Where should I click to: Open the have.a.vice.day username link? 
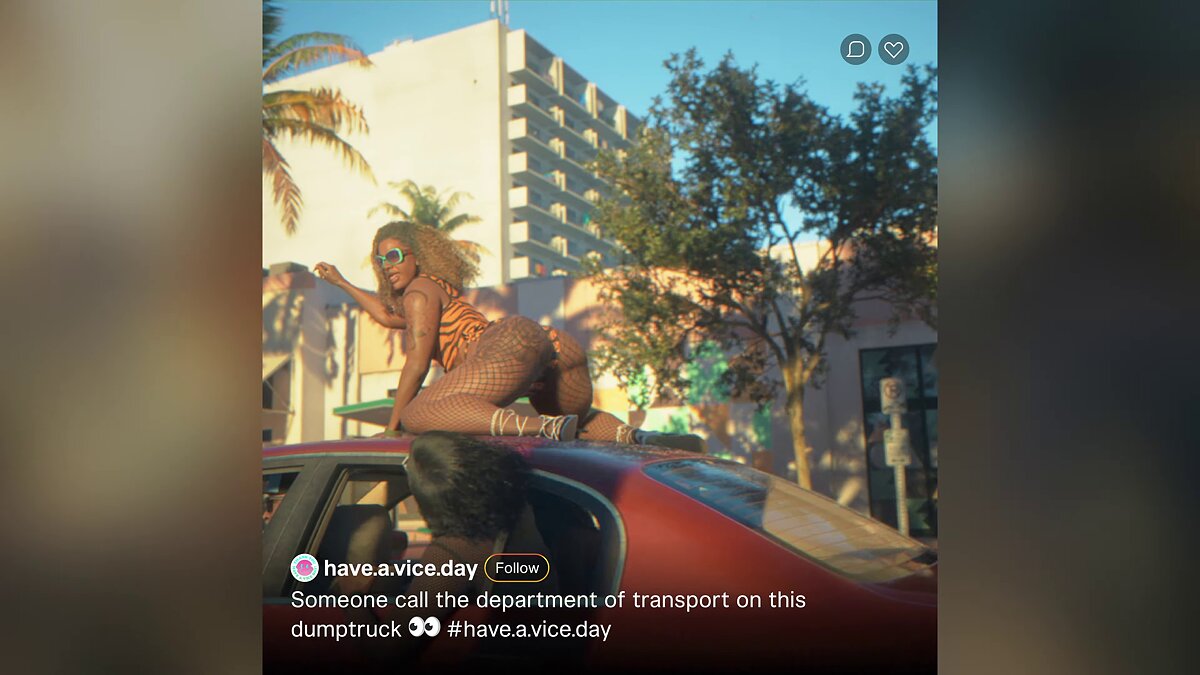click(400, 569)
